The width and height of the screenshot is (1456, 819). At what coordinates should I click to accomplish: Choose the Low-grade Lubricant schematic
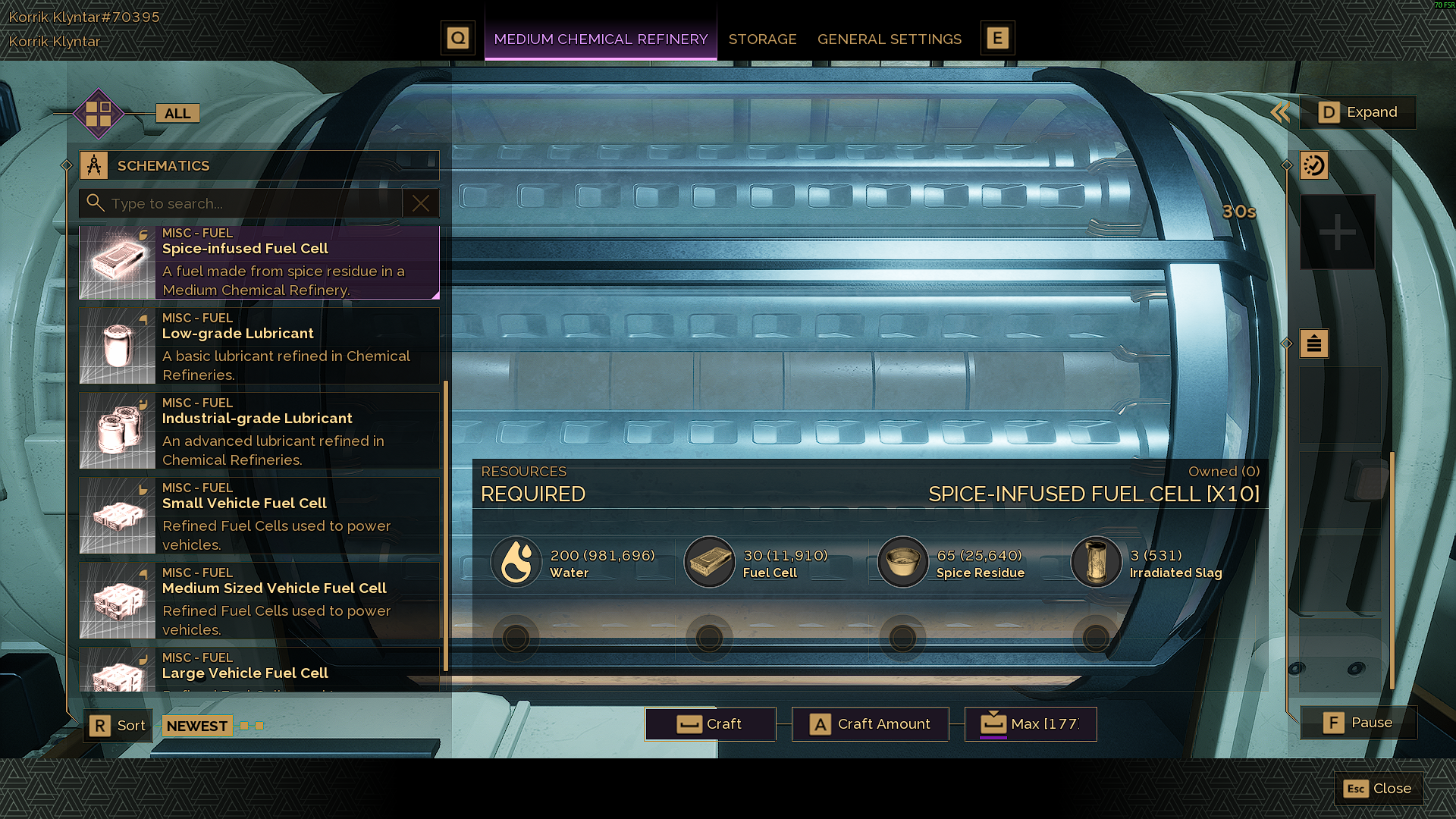[x=259, y=347]
